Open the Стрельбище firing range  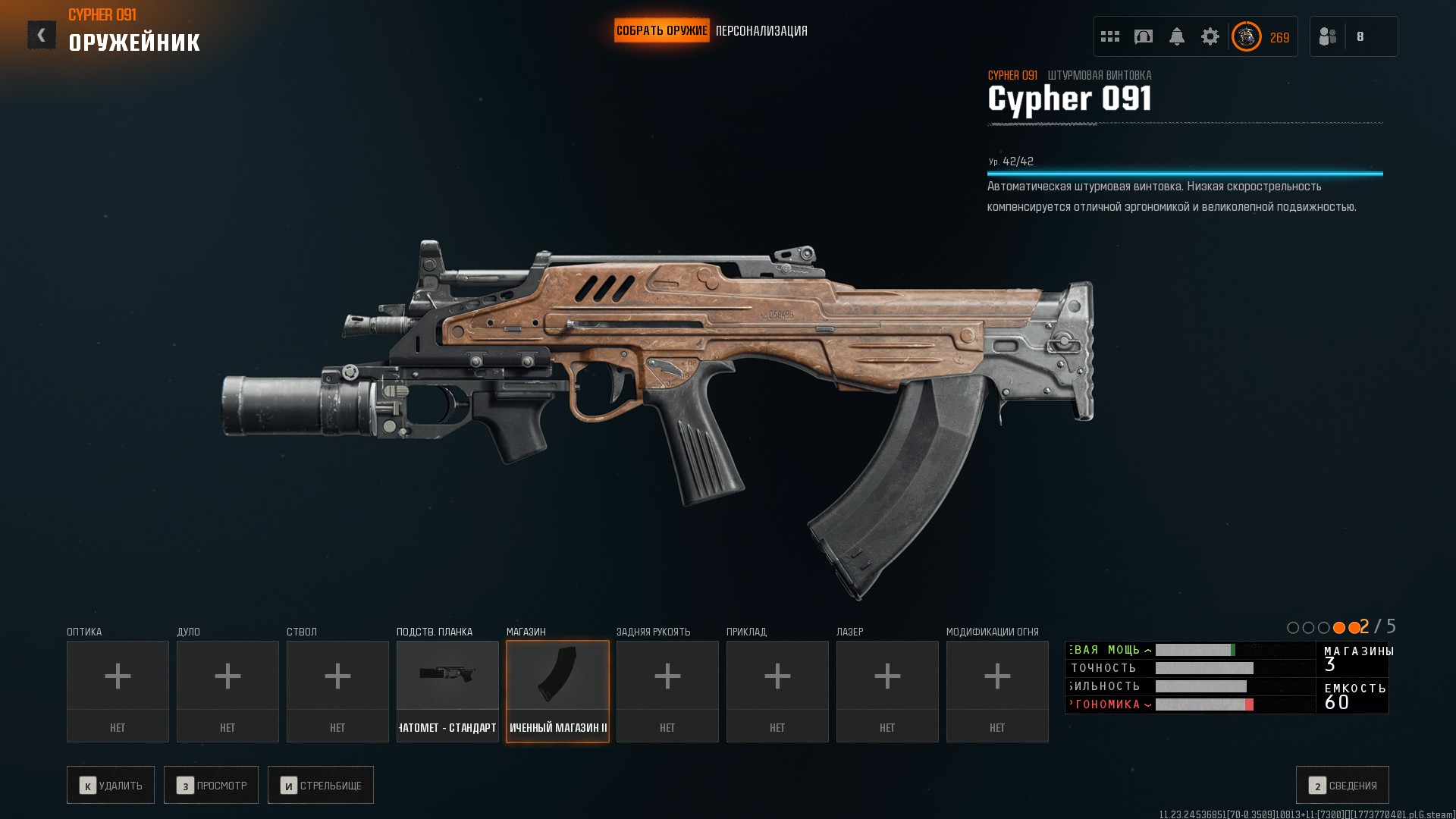coord(321,785)
